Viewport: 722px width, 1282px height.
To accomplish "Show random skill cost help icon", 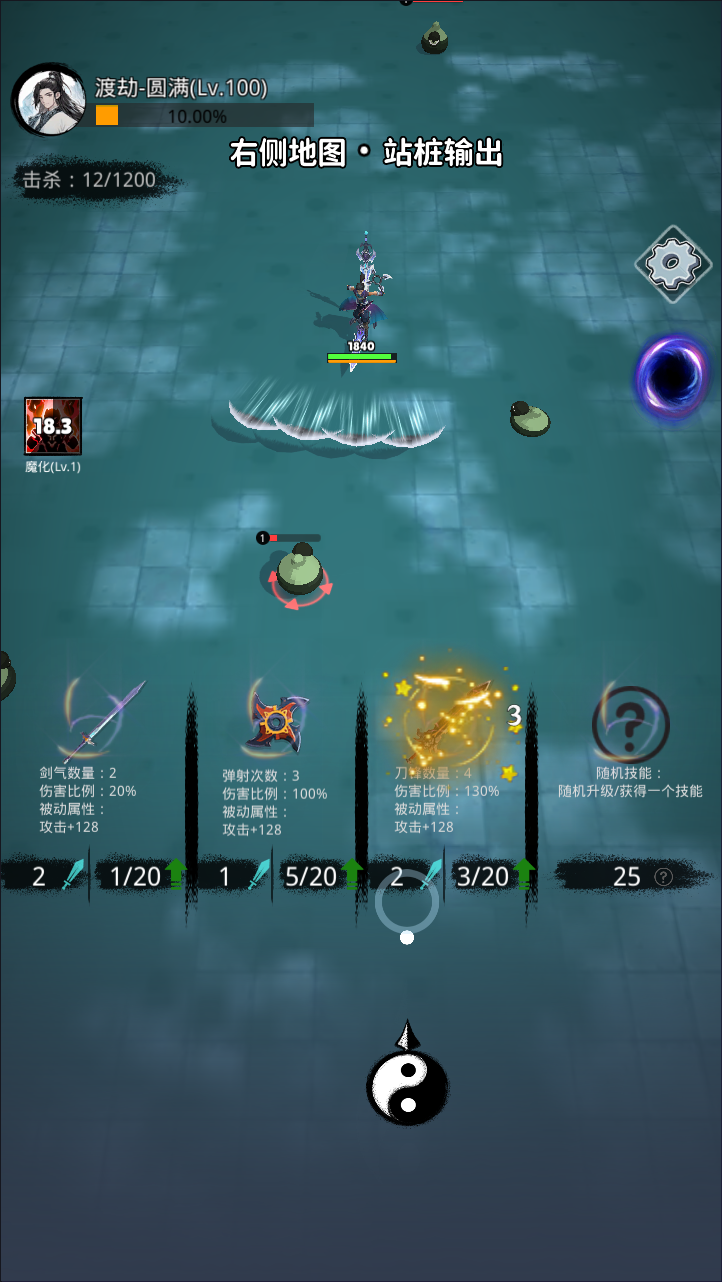I will pyautogui.click(x=663, y=877).
